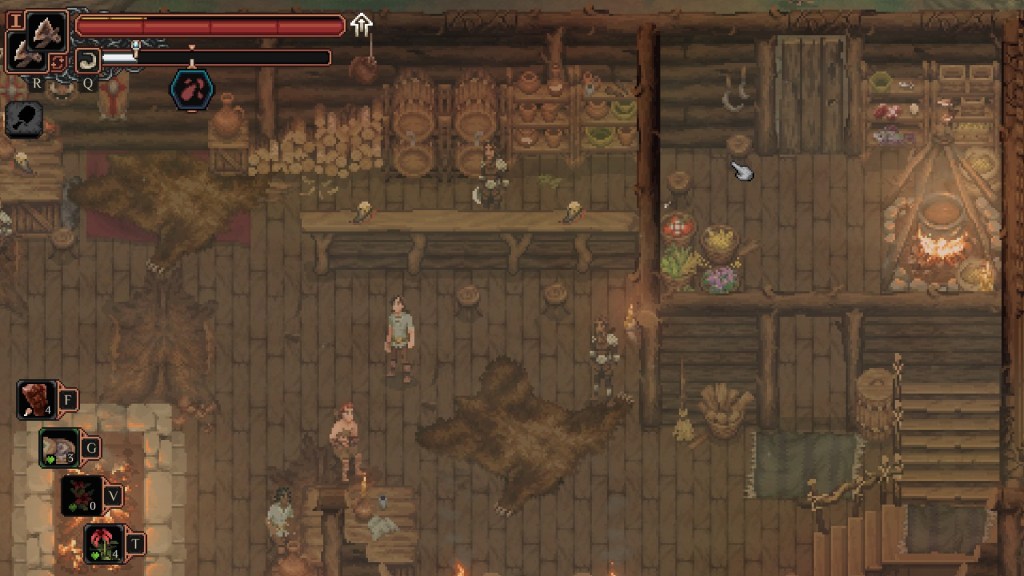Open the drumstick hunger icon
The height and width of the screenshot is (576, 1024).
pyautogui.click(x=23, y=119)
